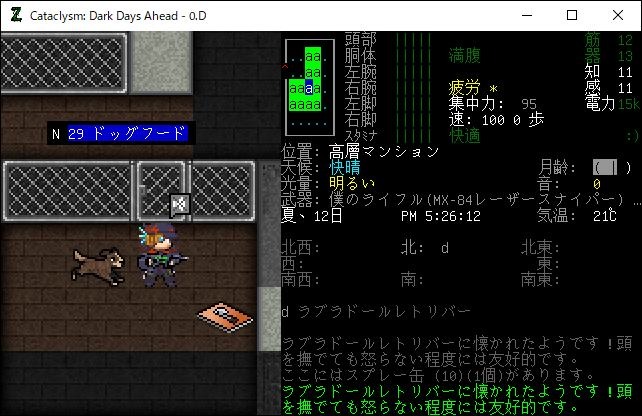Viewport: 642px width, 416px height.
Task: Maximize the game window
Action: point(572,15)
